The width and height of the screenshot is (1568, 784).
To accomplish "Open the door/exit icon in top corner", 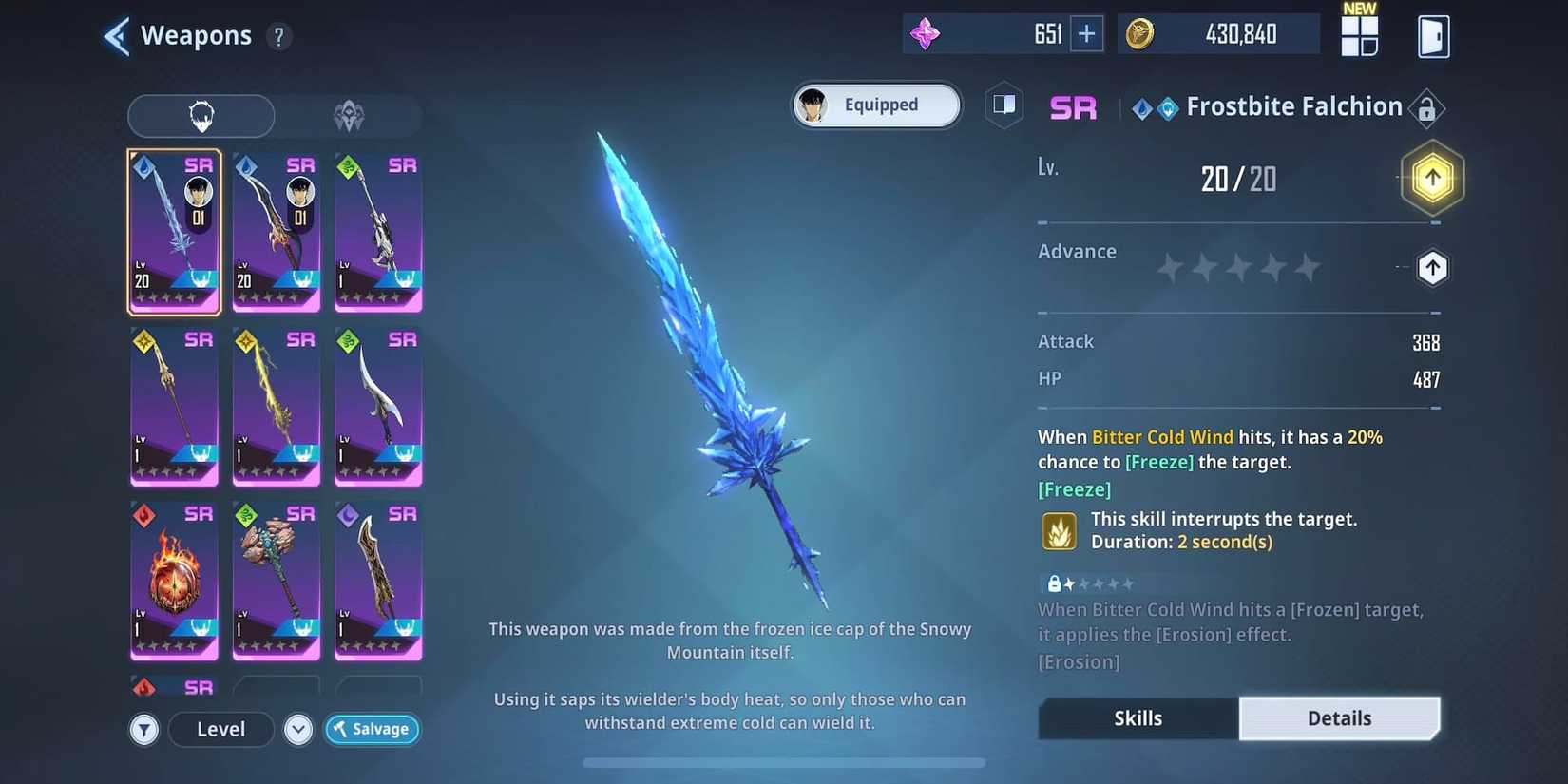I will [x=1433, y=35].
